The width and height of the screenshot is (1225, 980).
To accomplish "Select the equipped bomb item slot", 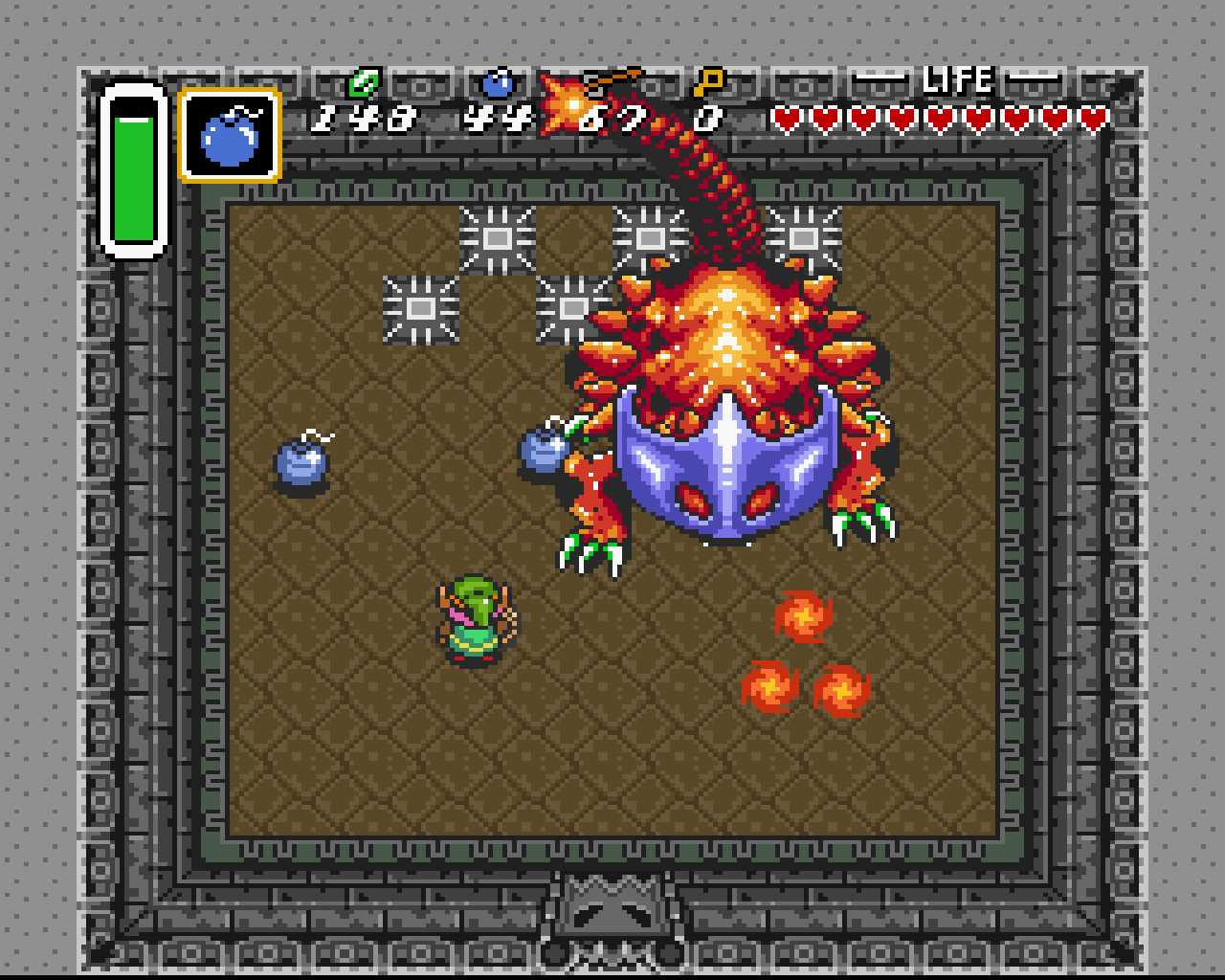I will click(230, 135).
